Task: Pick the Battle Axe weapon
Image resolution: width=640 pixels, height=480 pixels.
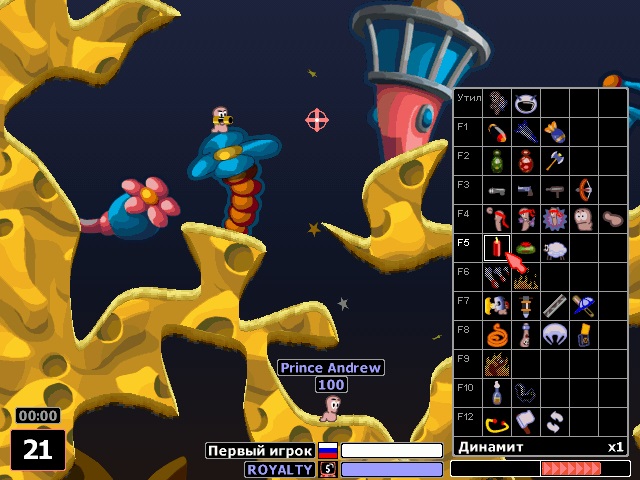Action: 555,160
